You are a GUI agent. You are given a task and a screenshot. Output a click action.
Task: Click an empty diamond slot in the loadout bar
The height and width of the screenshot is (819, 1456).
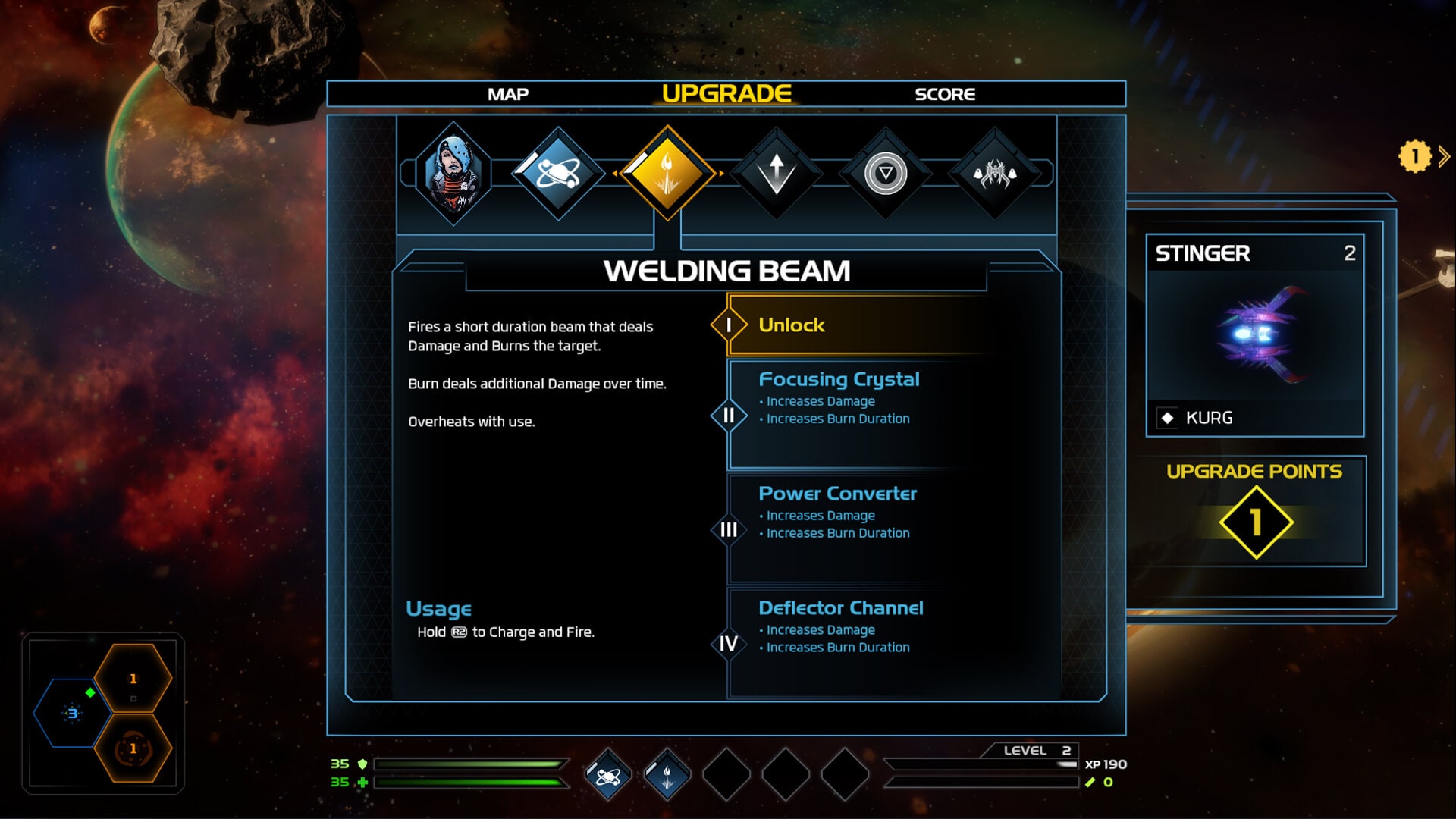click(726, 775)
